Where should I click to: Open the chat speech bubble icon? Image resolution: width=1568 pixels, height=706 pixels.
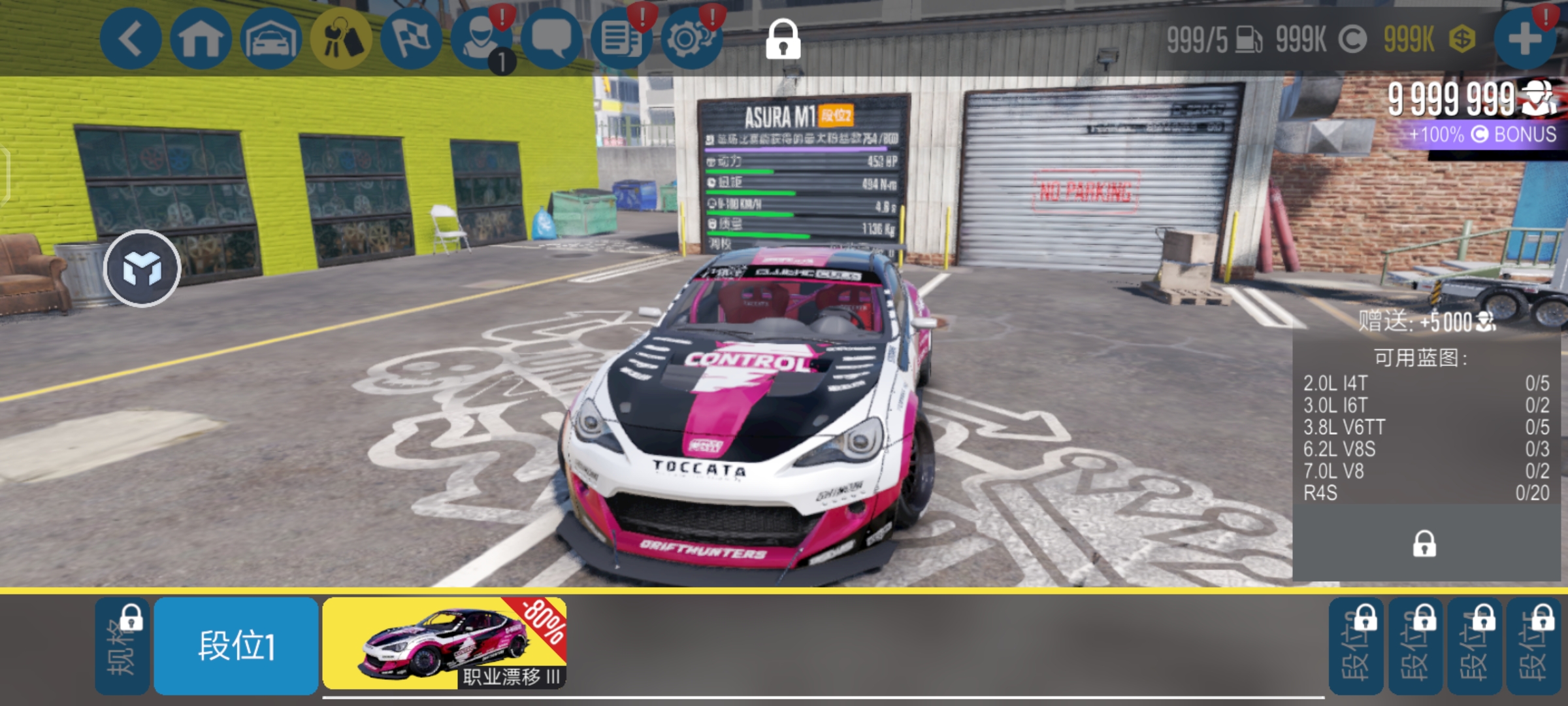pos(551,39)
